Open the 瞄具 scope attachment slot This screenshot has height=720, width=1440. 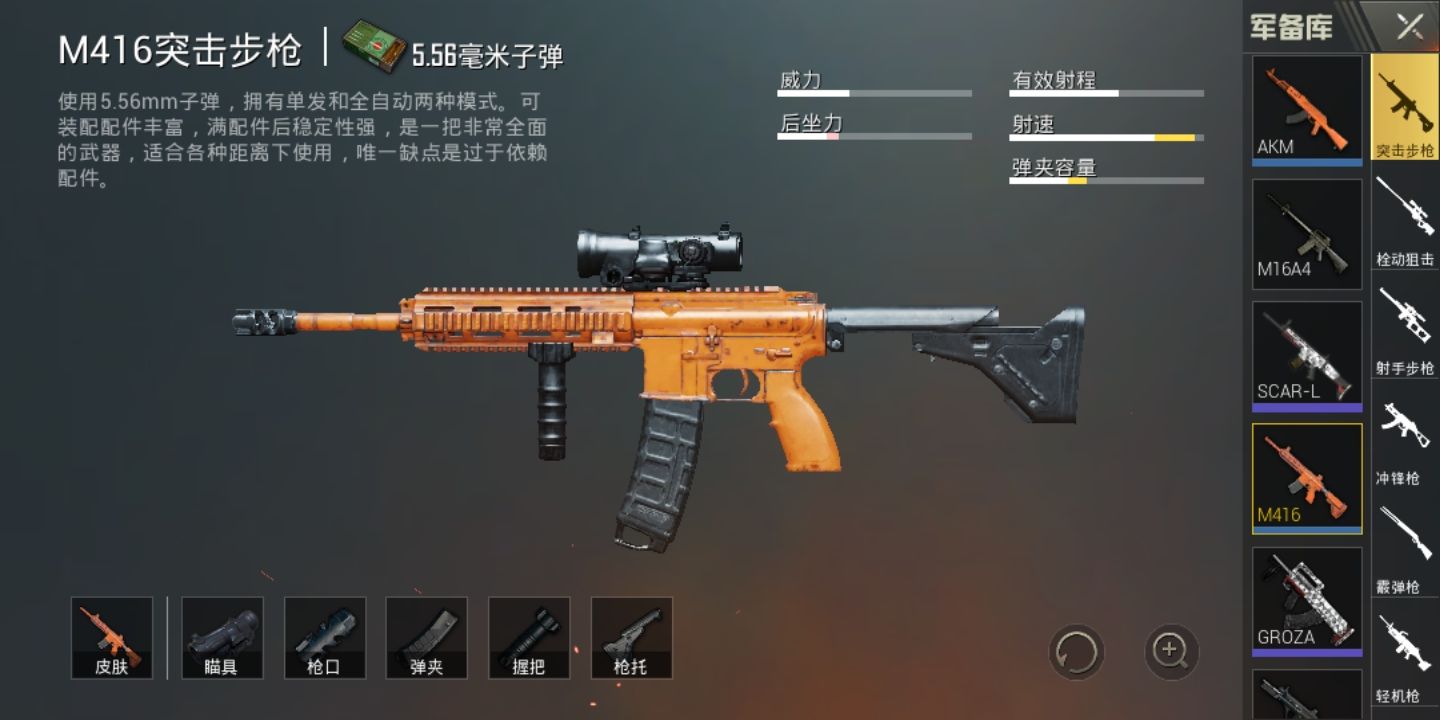point(222,637)
